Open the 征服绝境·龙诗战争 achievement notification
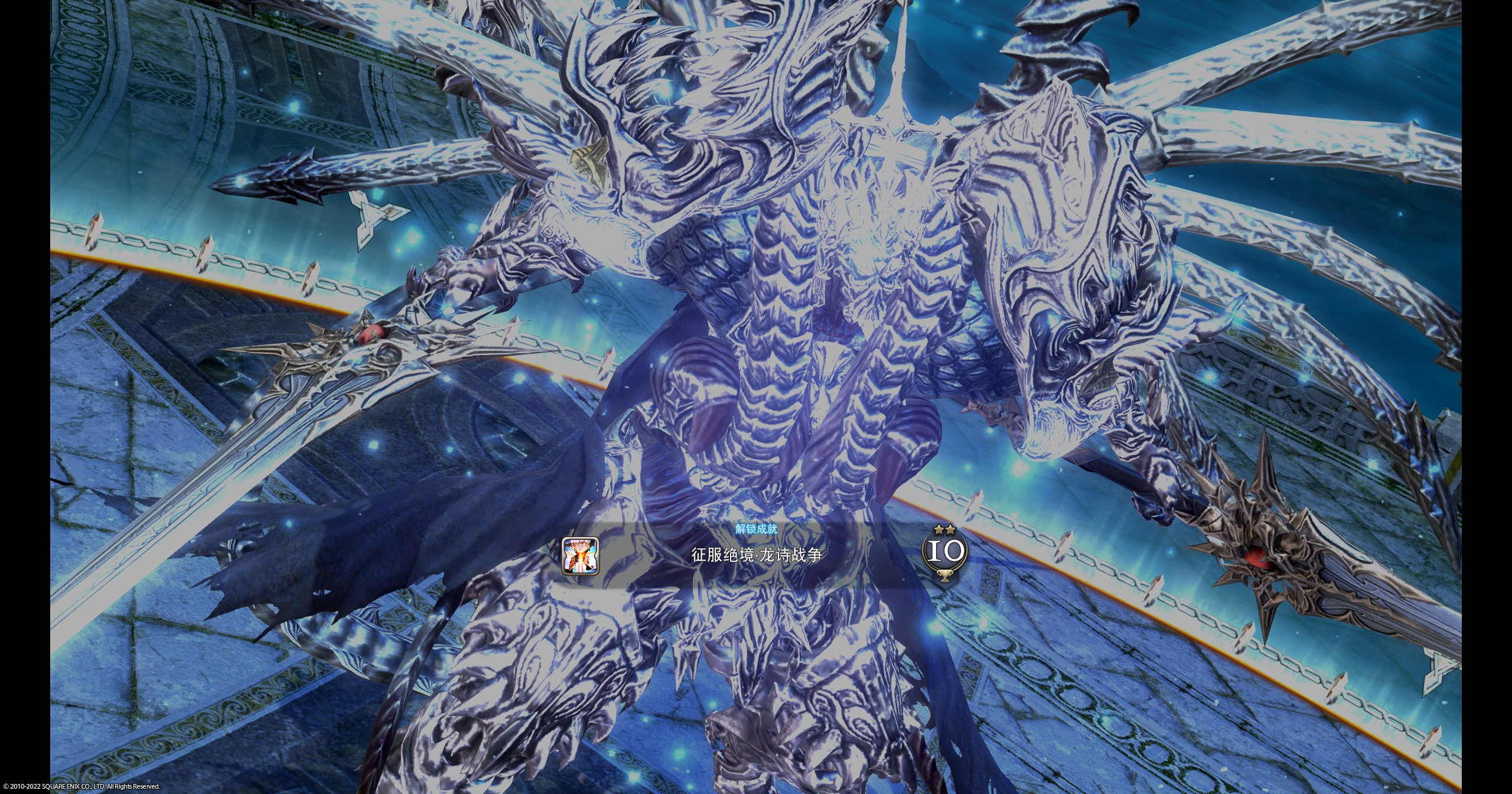Screen dimensions: 1512x794 tap(757, 556)
